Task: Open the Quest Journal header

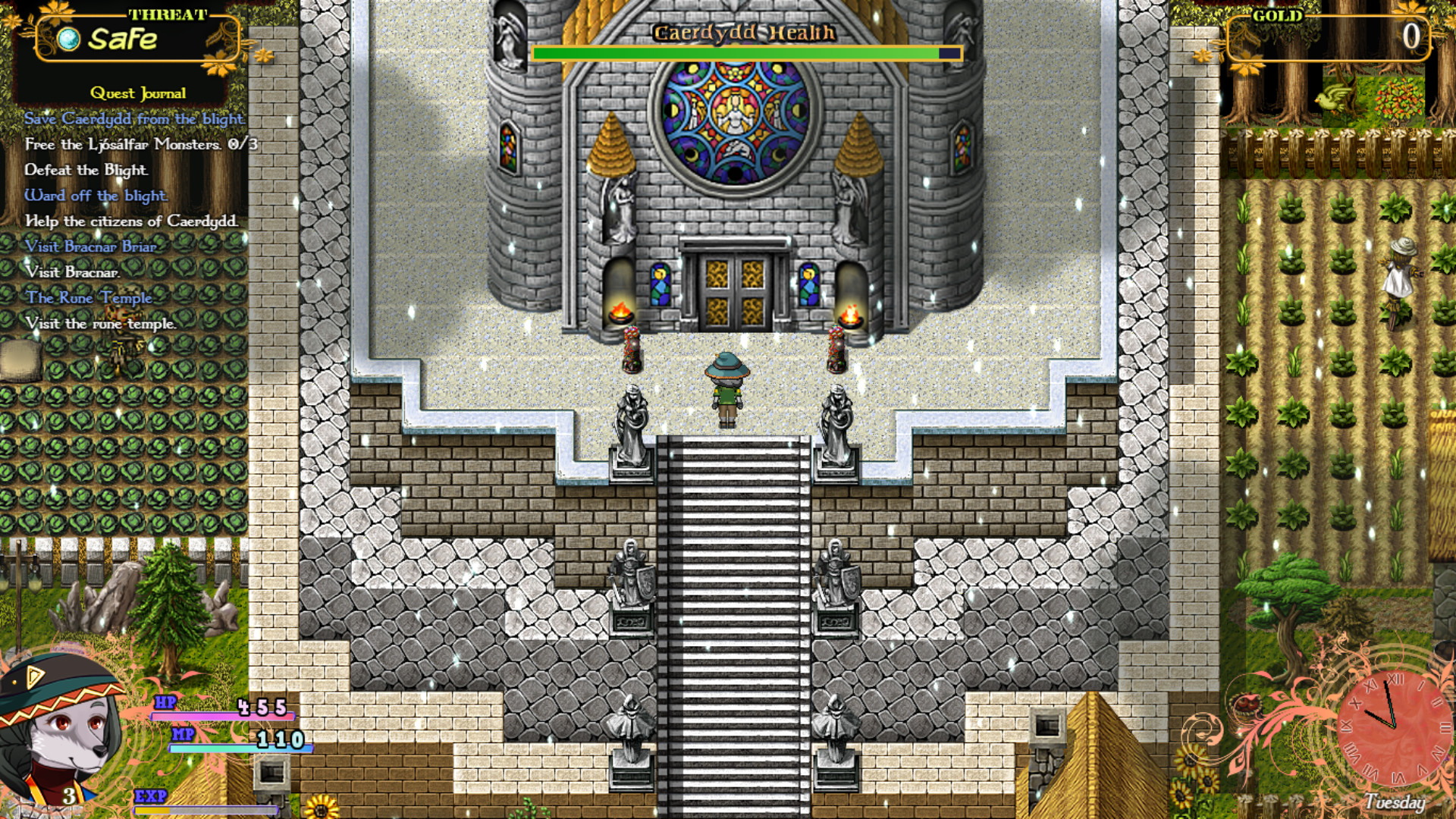Action: pos(138,93)
